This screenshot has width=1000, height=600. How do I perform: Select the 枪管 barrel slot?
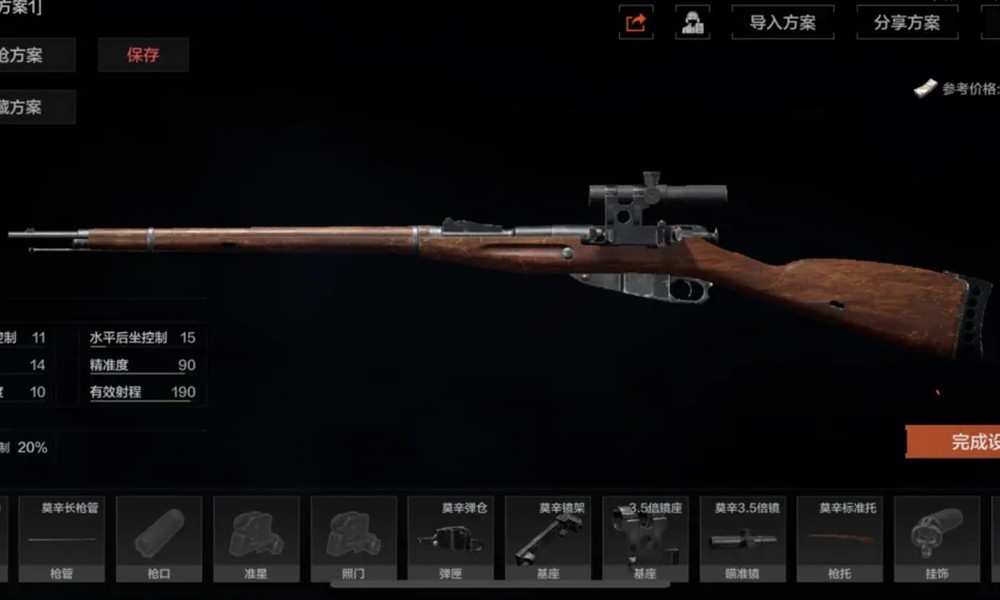[62, 539]
